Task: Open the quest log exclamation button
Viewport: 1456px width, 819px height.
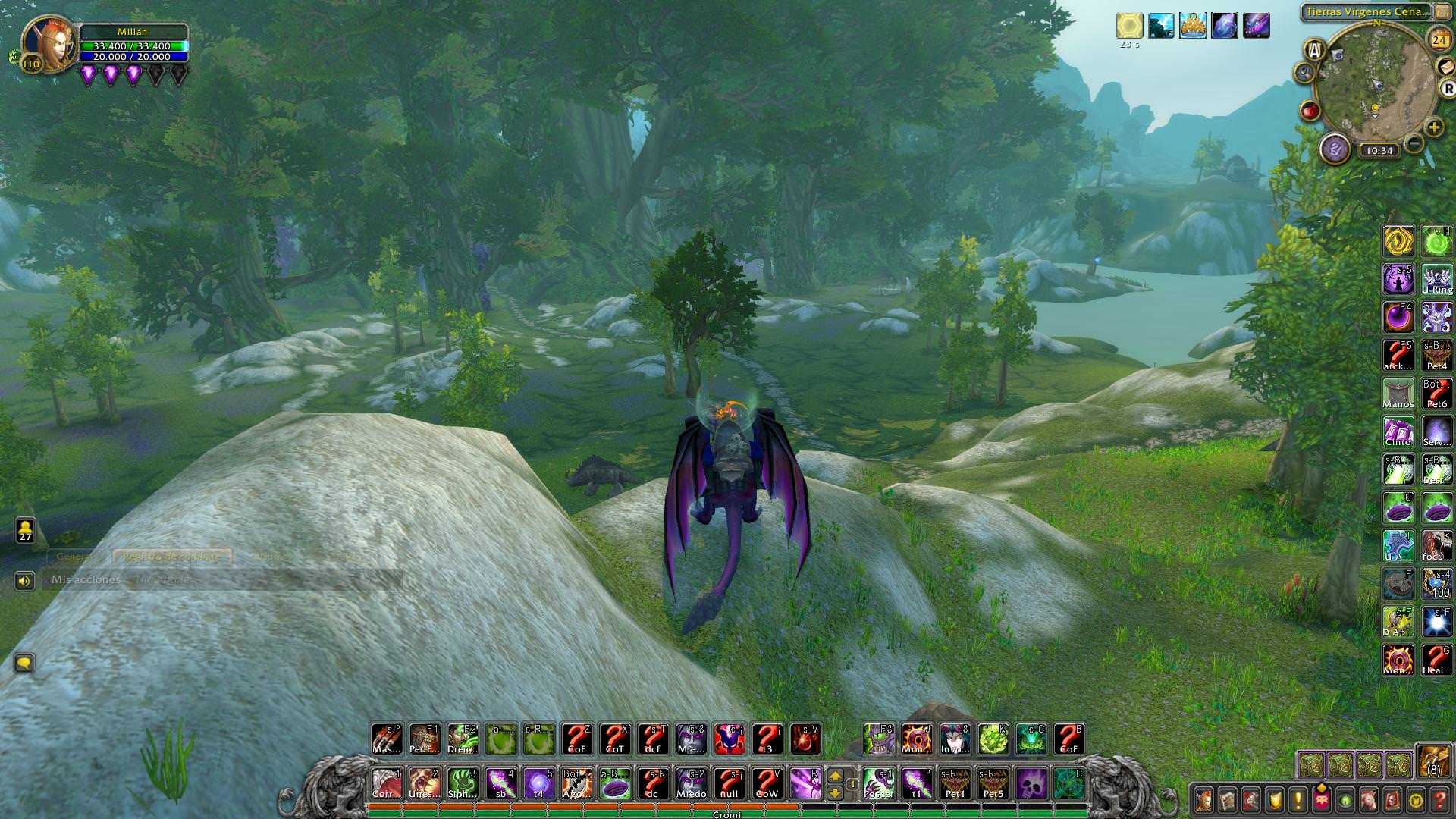Action: [x=1298, y=800]
